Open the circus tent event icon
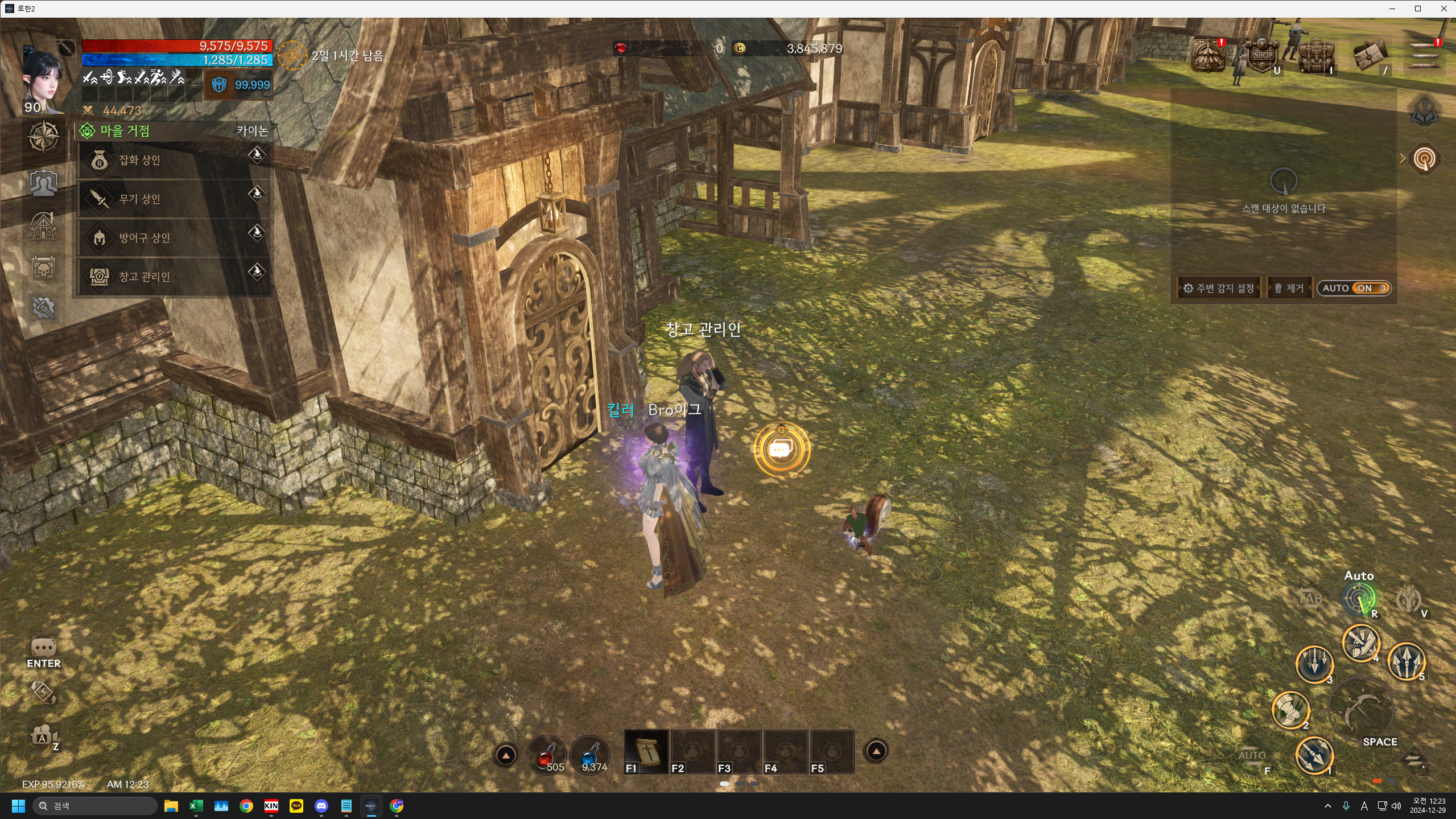 click(x=1208, y=56)
